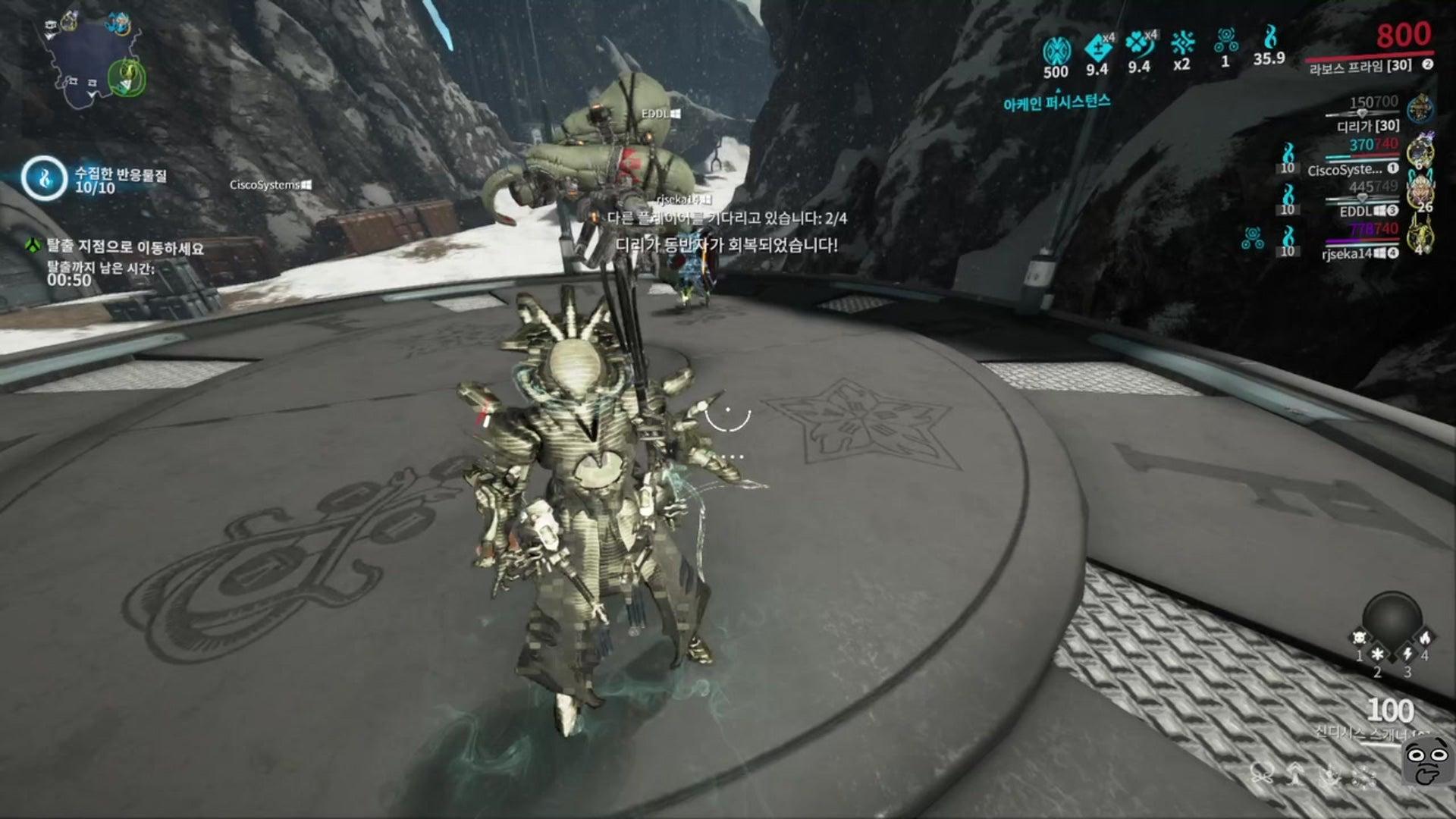Select the plus-minus diamond x4 buff icon

coord(1097,48)
